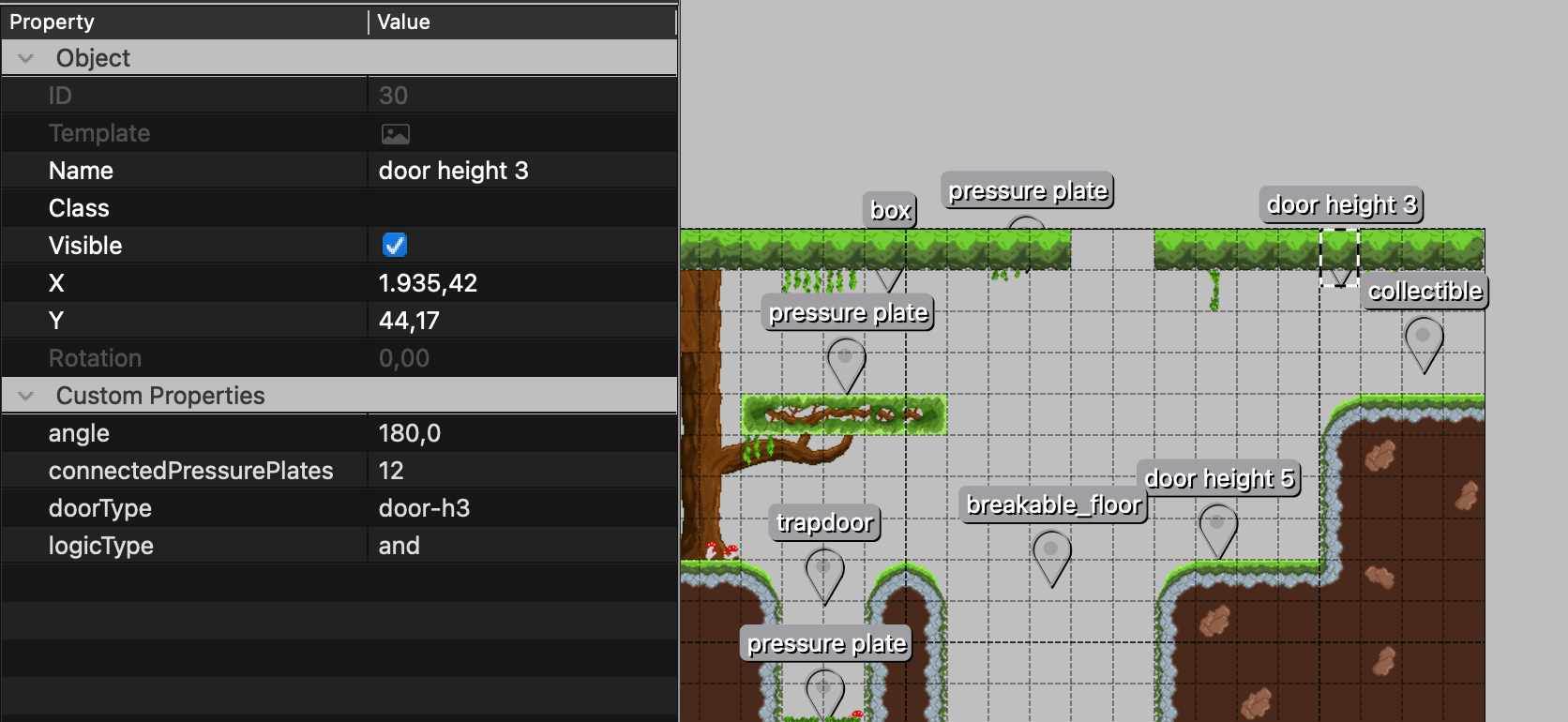This screenshot has height=722, width=1568.
Task: Uncheck the Visible checkbox
Action: tap(394, 245)
